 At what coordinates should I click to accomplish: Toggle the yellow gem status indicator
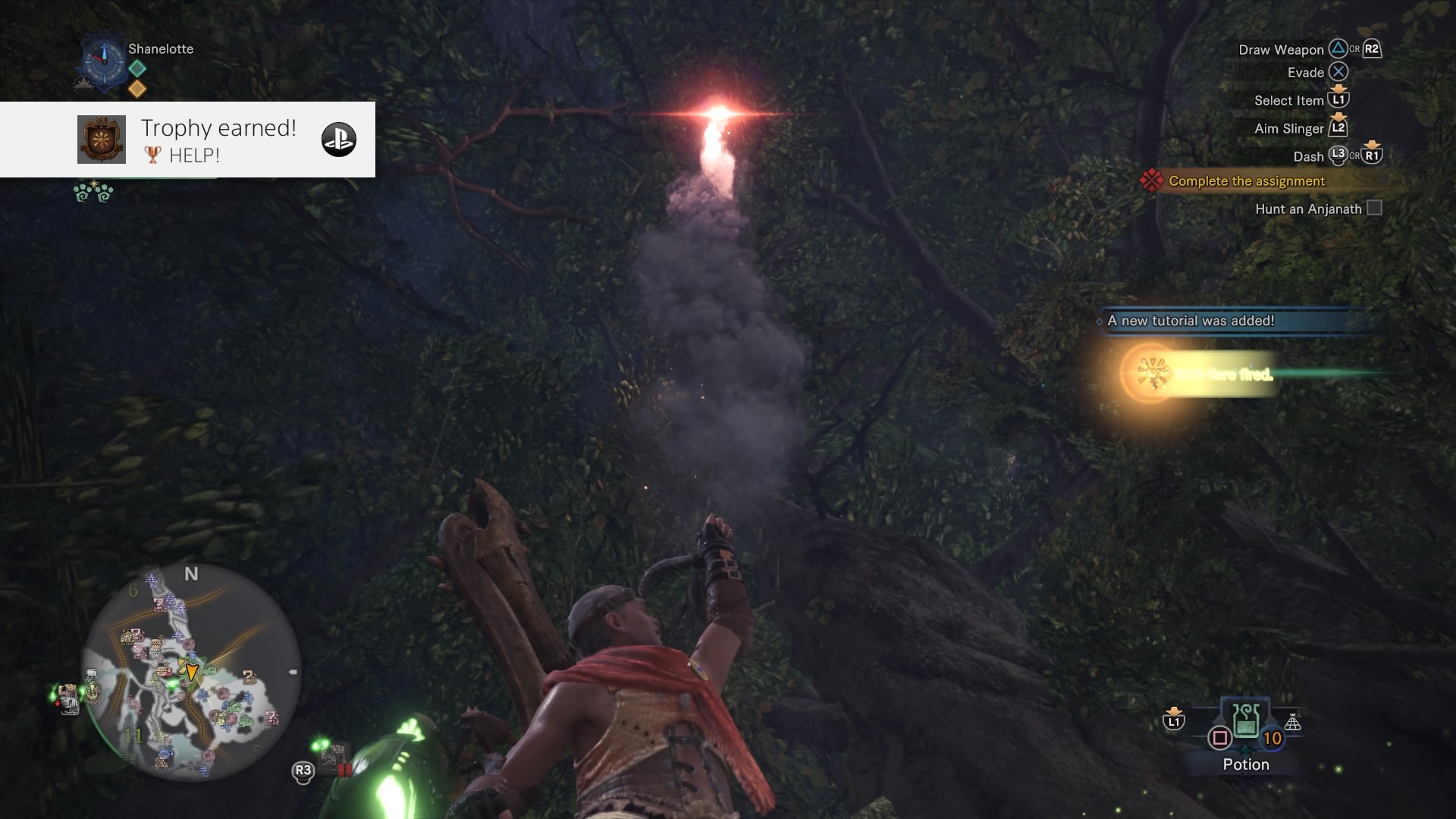137,89
